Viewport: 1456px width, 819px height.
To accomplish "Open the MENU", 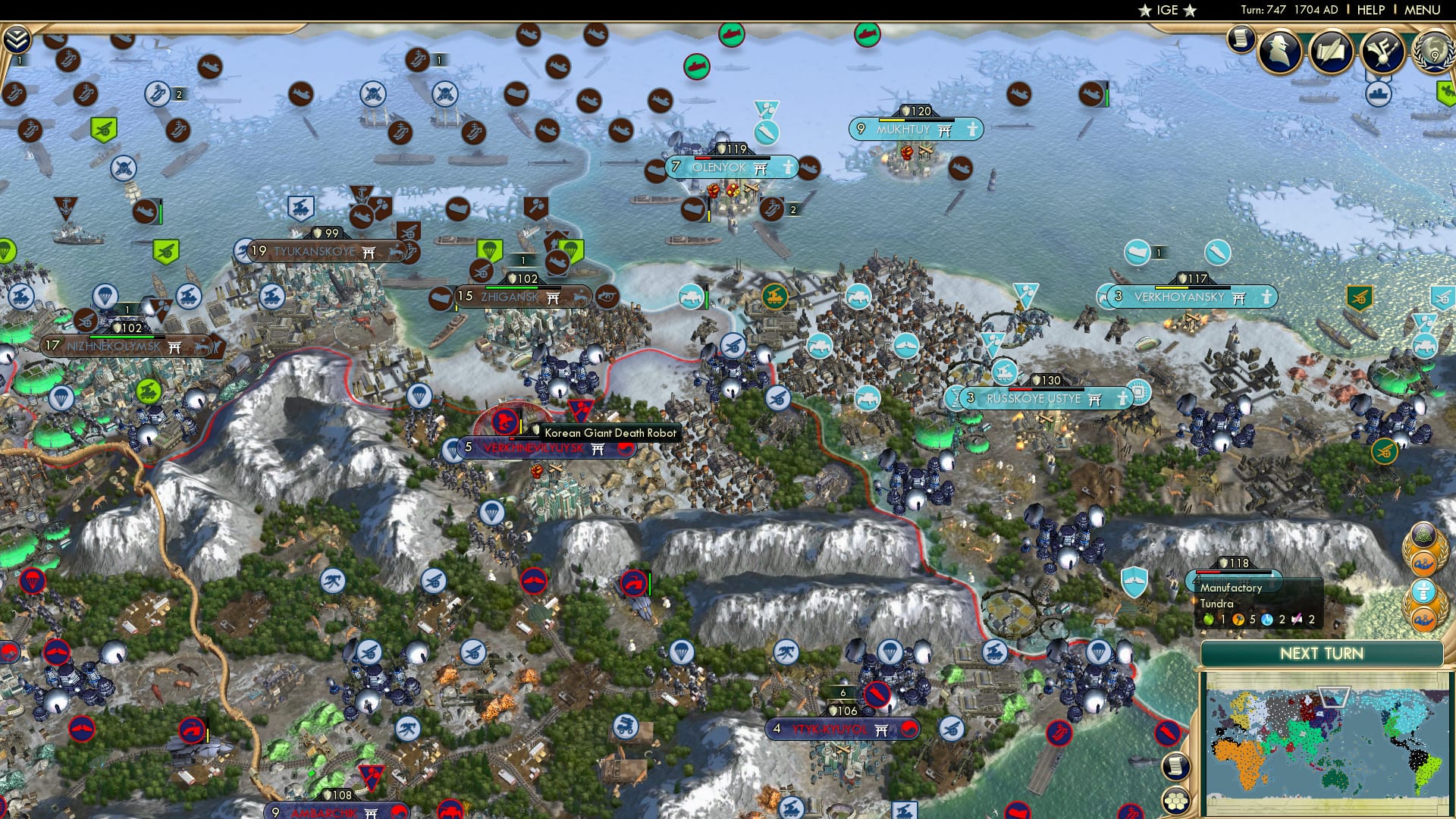I will point(1429,10).
